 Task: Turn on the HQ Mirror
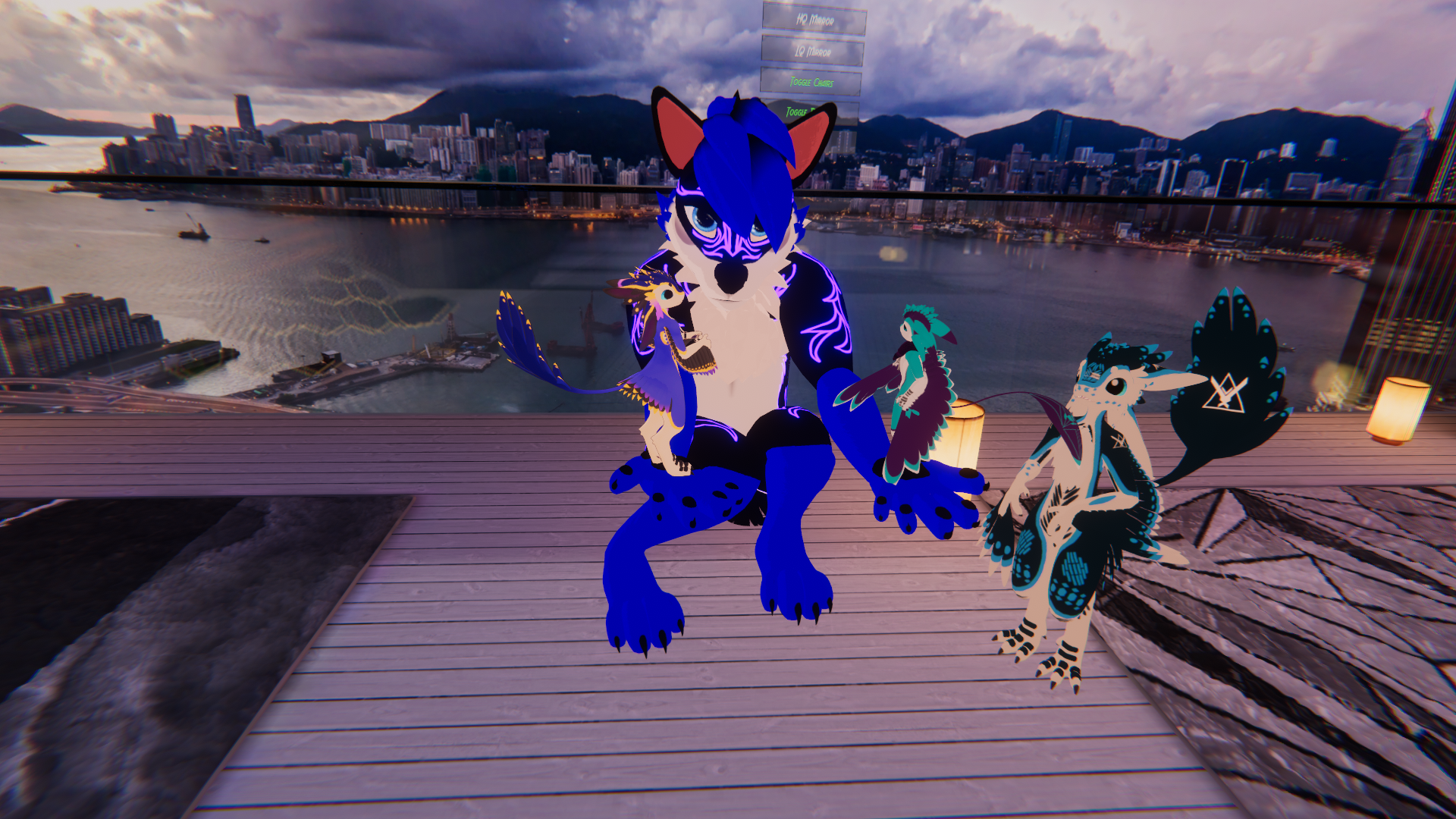tap(814, 20)
